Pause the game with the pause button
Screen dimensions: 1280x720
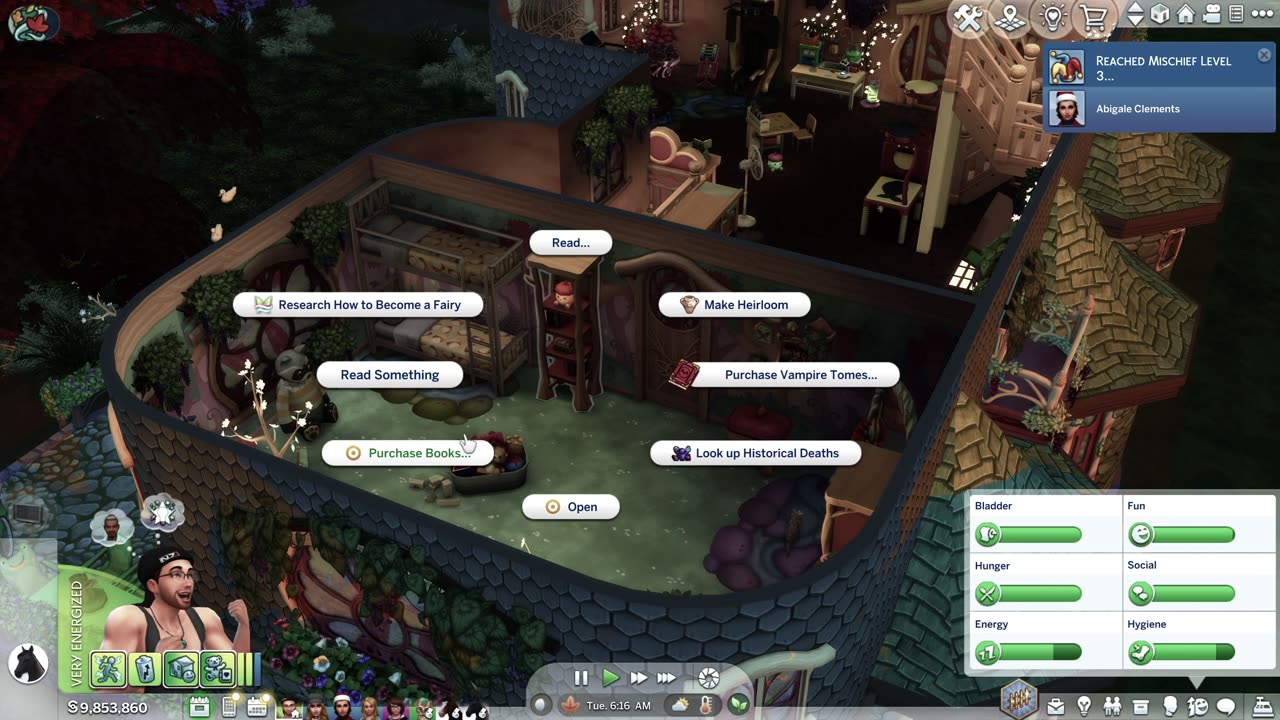581,678
